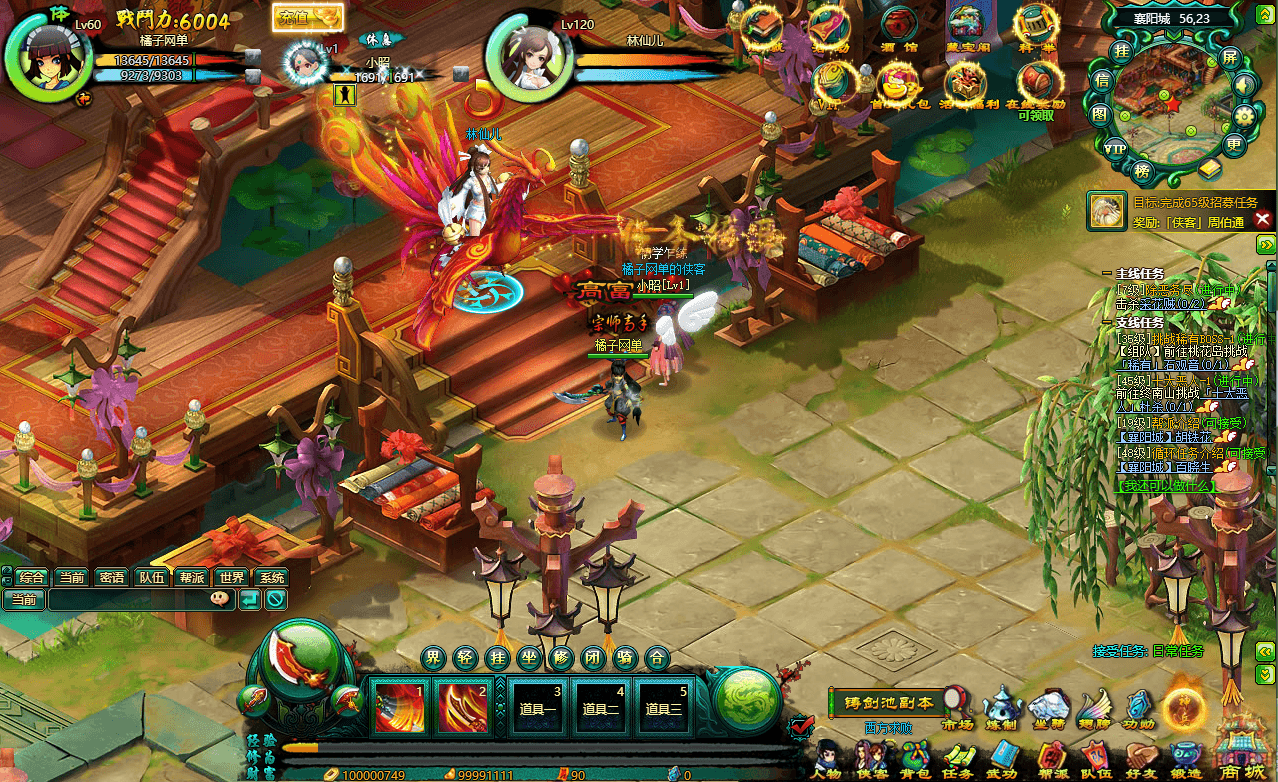Close the 周伯通 objective notice
1278x782 pixels.
click(x=1262, y=218)
